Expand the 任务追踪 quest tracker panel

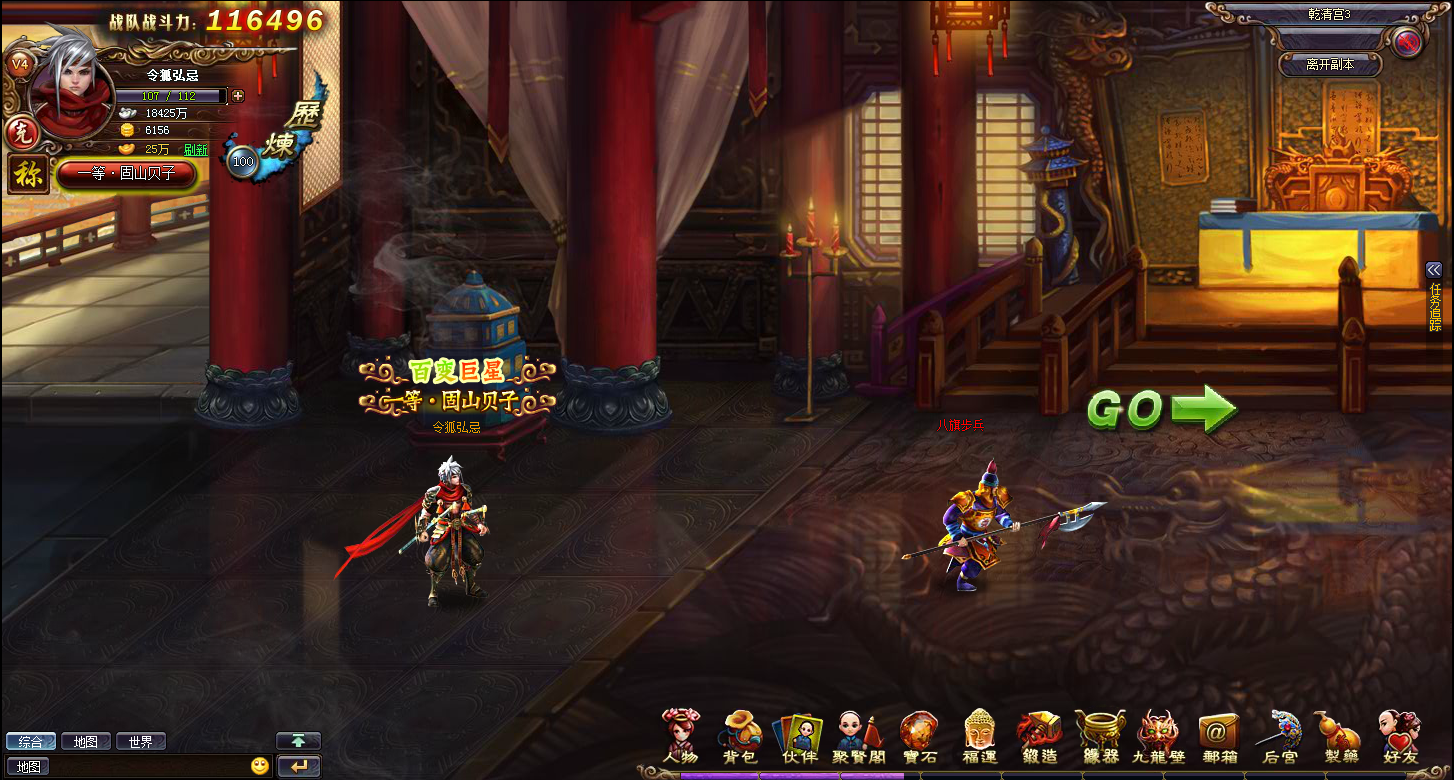coord(1434,269)
